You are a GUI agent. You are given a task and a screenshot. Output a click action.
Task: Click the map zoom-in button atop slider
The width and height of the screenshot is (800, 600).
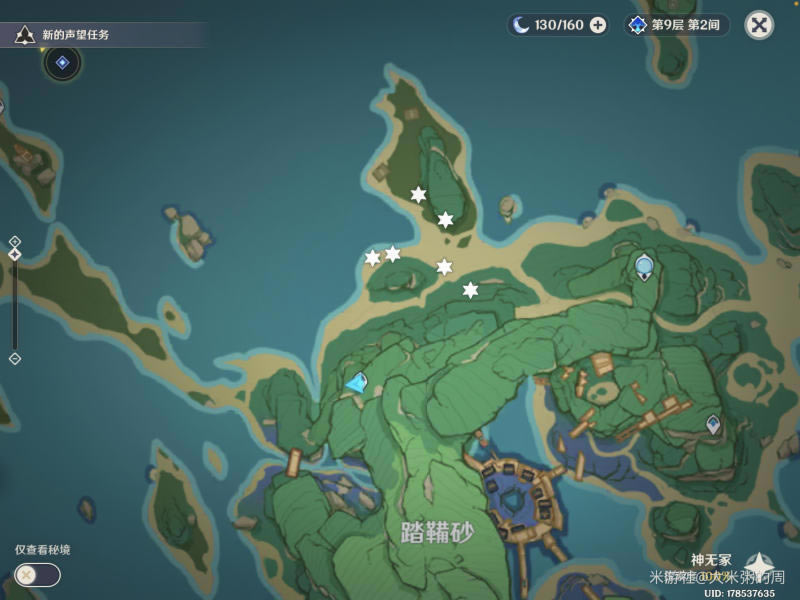point(15,241)
